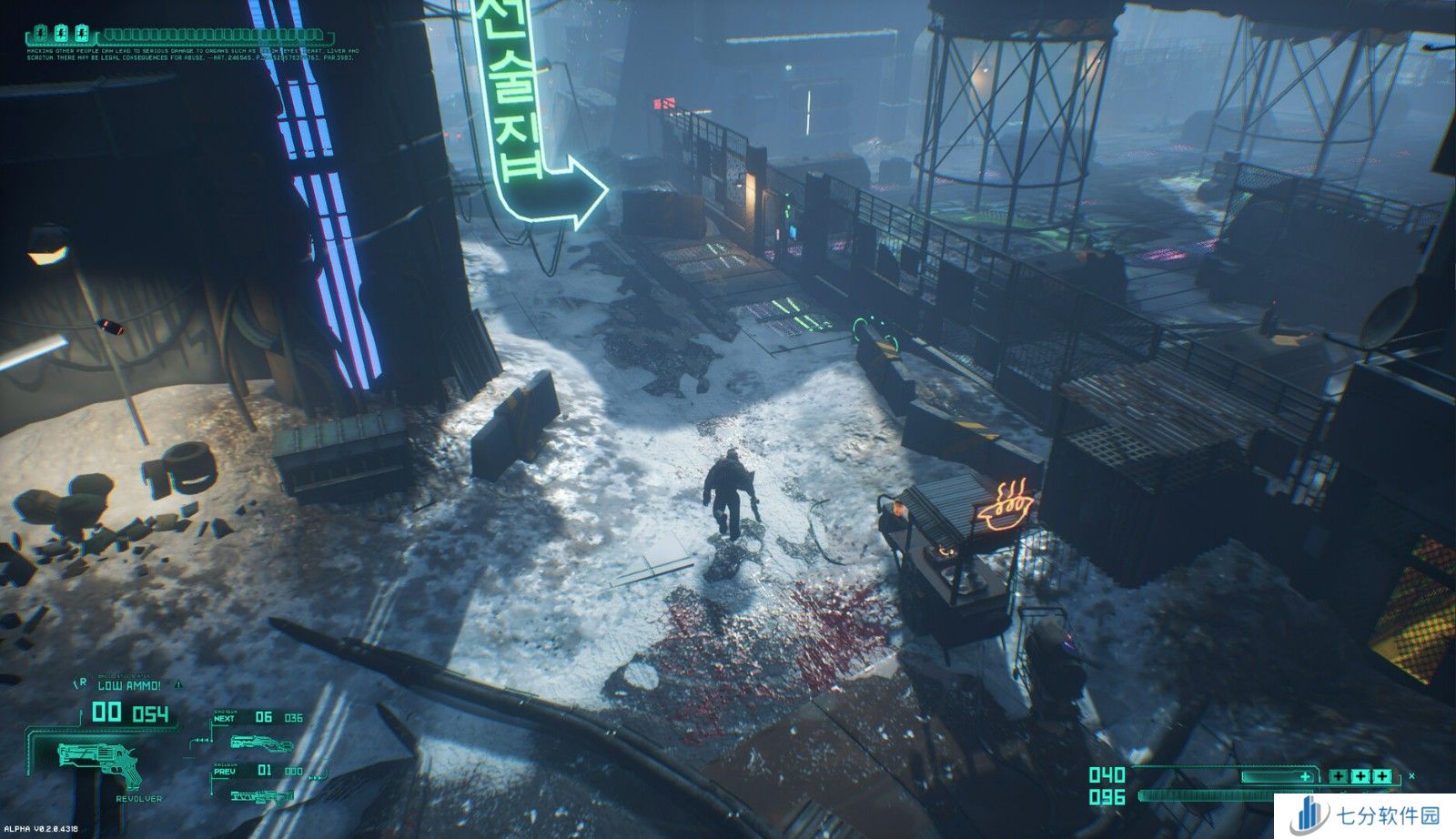Click the low ammo warning triangle
This screenshot has width=1456, height=839.
point(179,683)
